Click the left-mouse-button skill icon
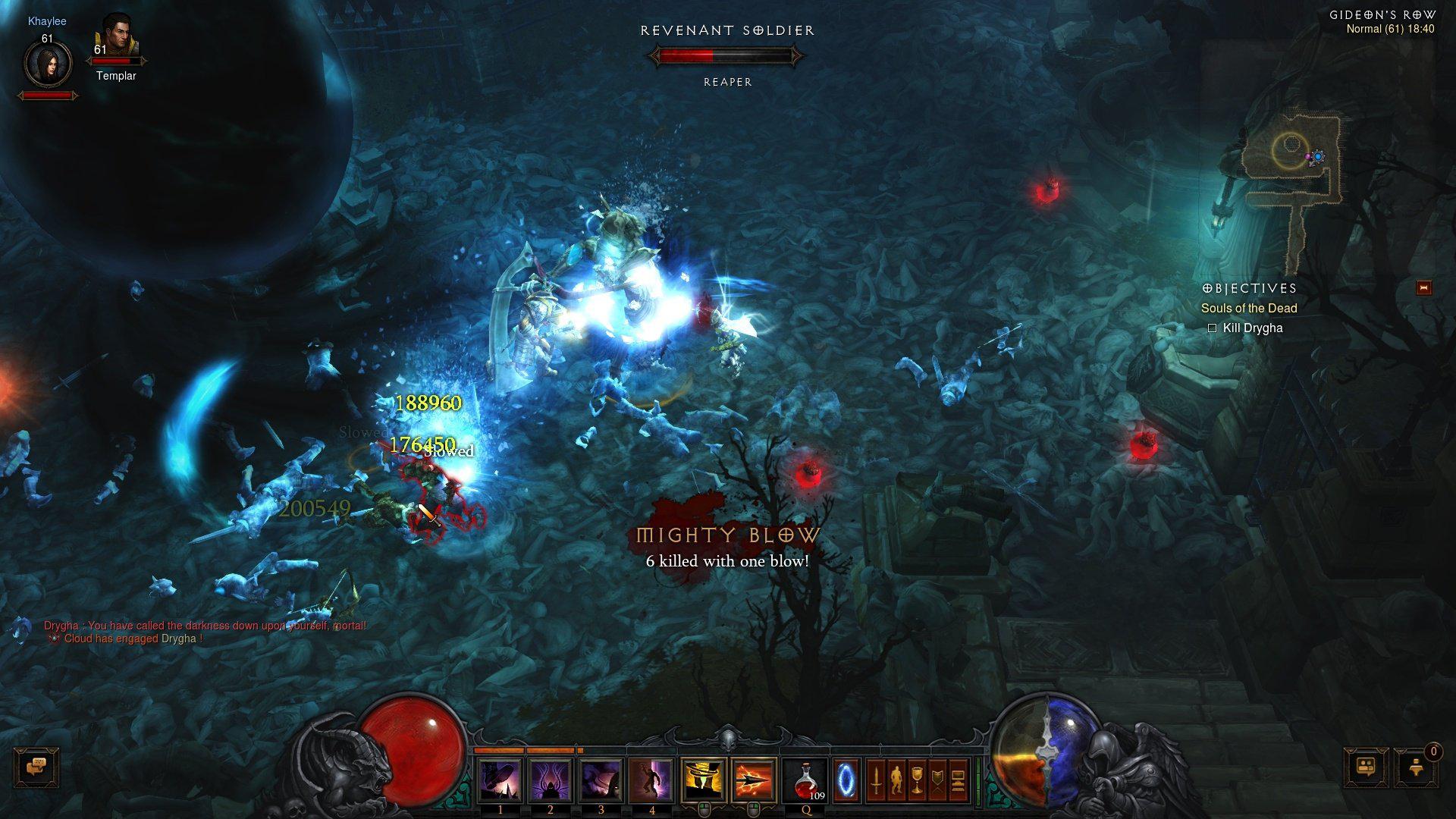Viewport: 1456px width, 819px height. [703, 780]
